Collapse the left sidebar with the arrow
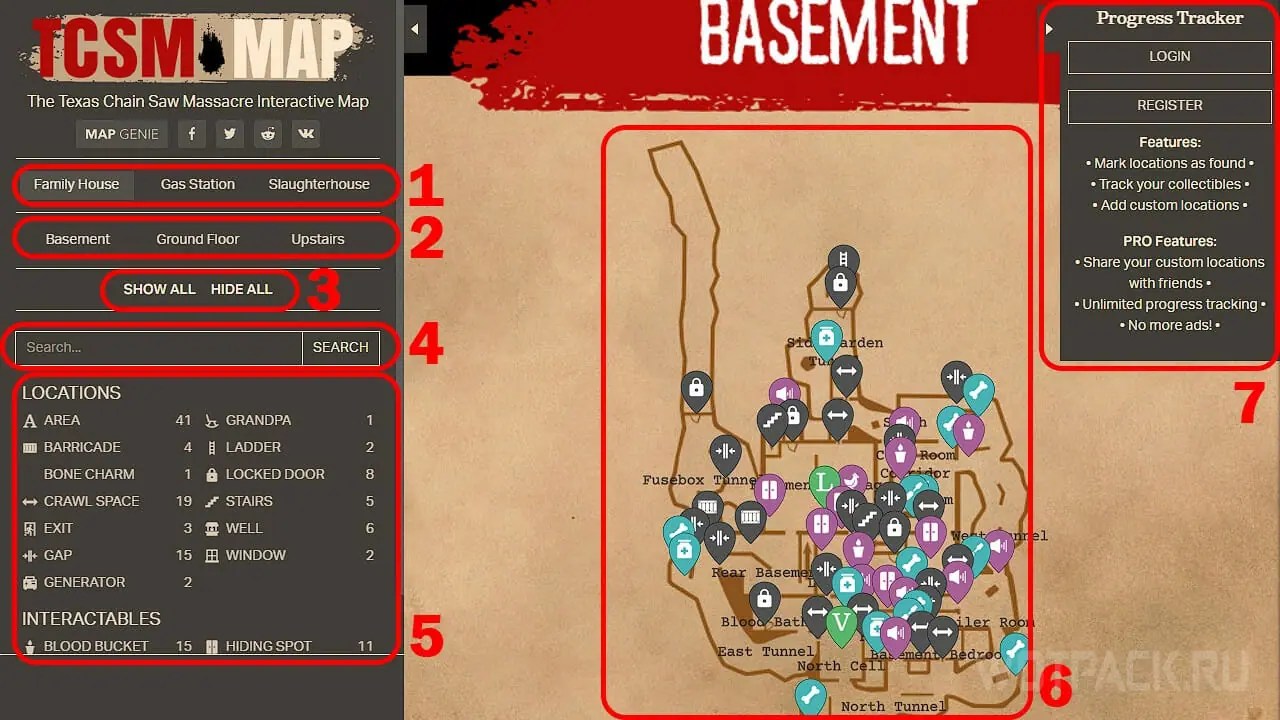 point(415,28)
